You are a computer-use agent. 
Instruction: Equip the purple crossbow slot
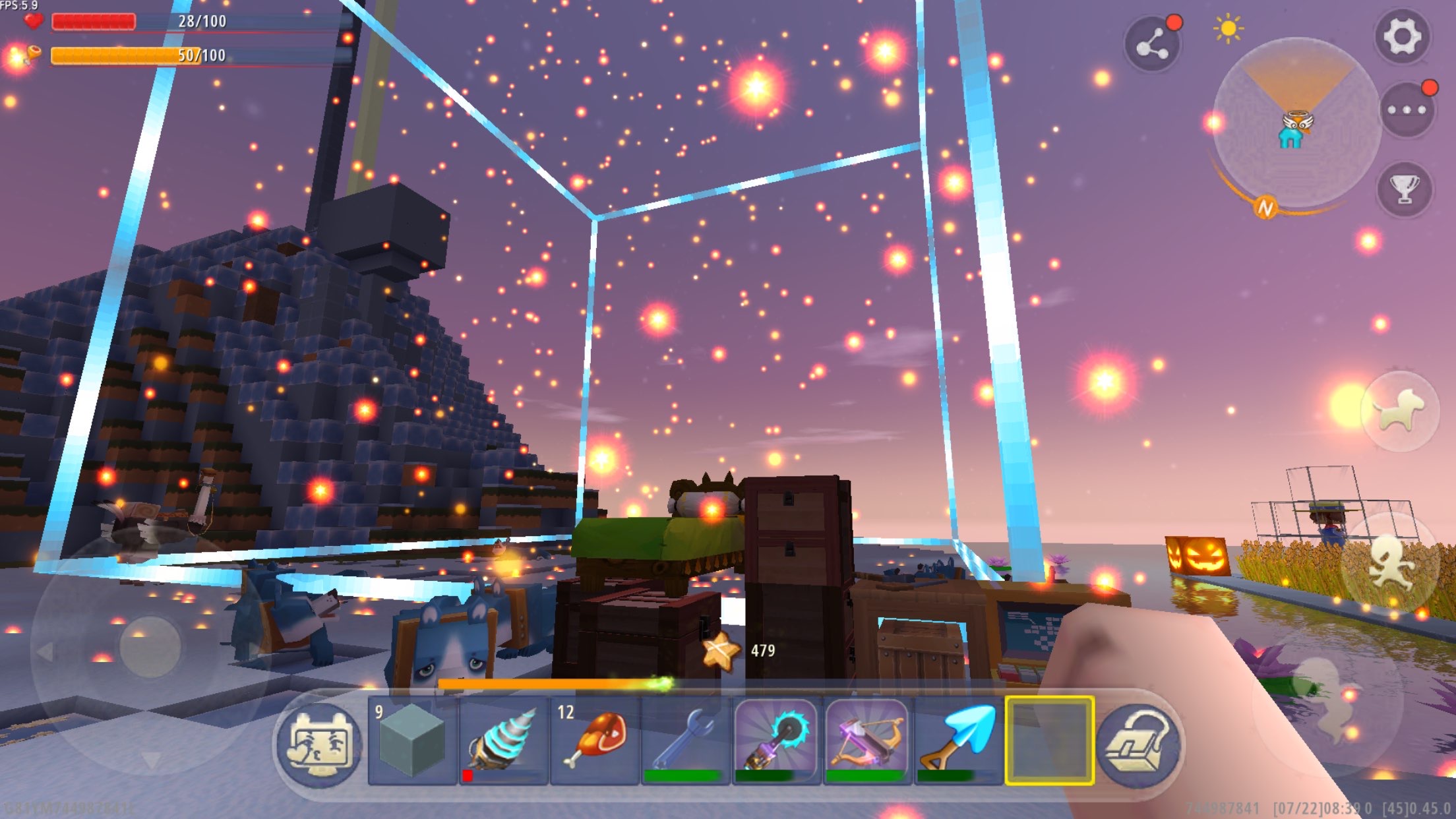[867, 741]
